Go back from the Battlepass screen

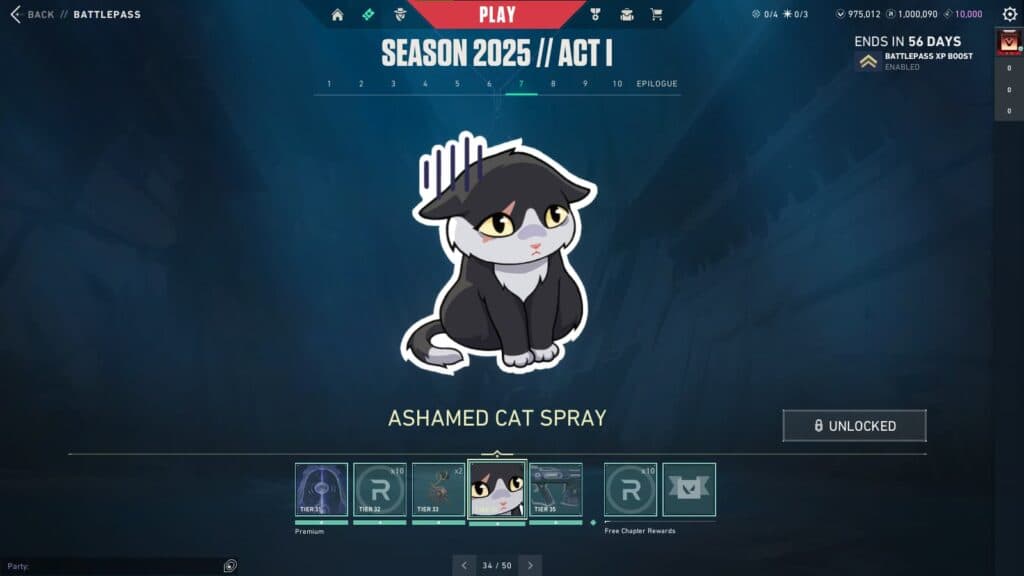32,15
